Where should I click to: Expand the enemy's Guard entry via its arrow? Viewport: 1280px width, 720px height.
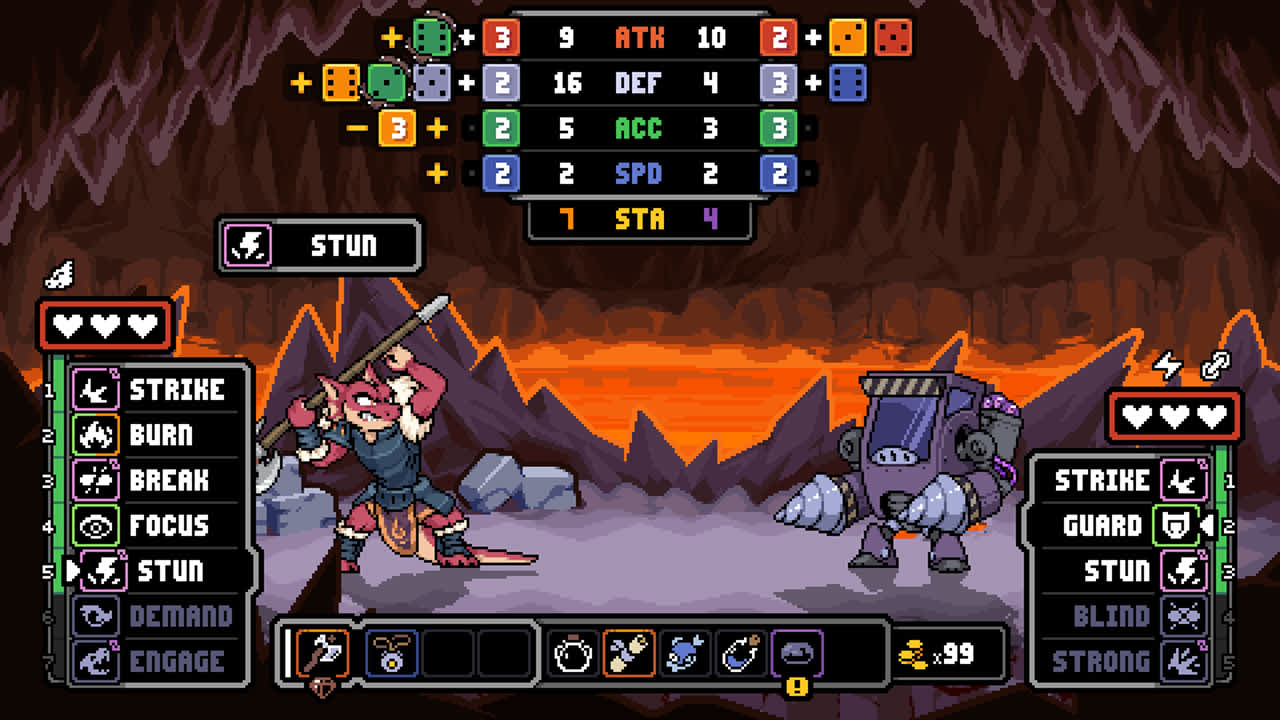[1206, 524]
